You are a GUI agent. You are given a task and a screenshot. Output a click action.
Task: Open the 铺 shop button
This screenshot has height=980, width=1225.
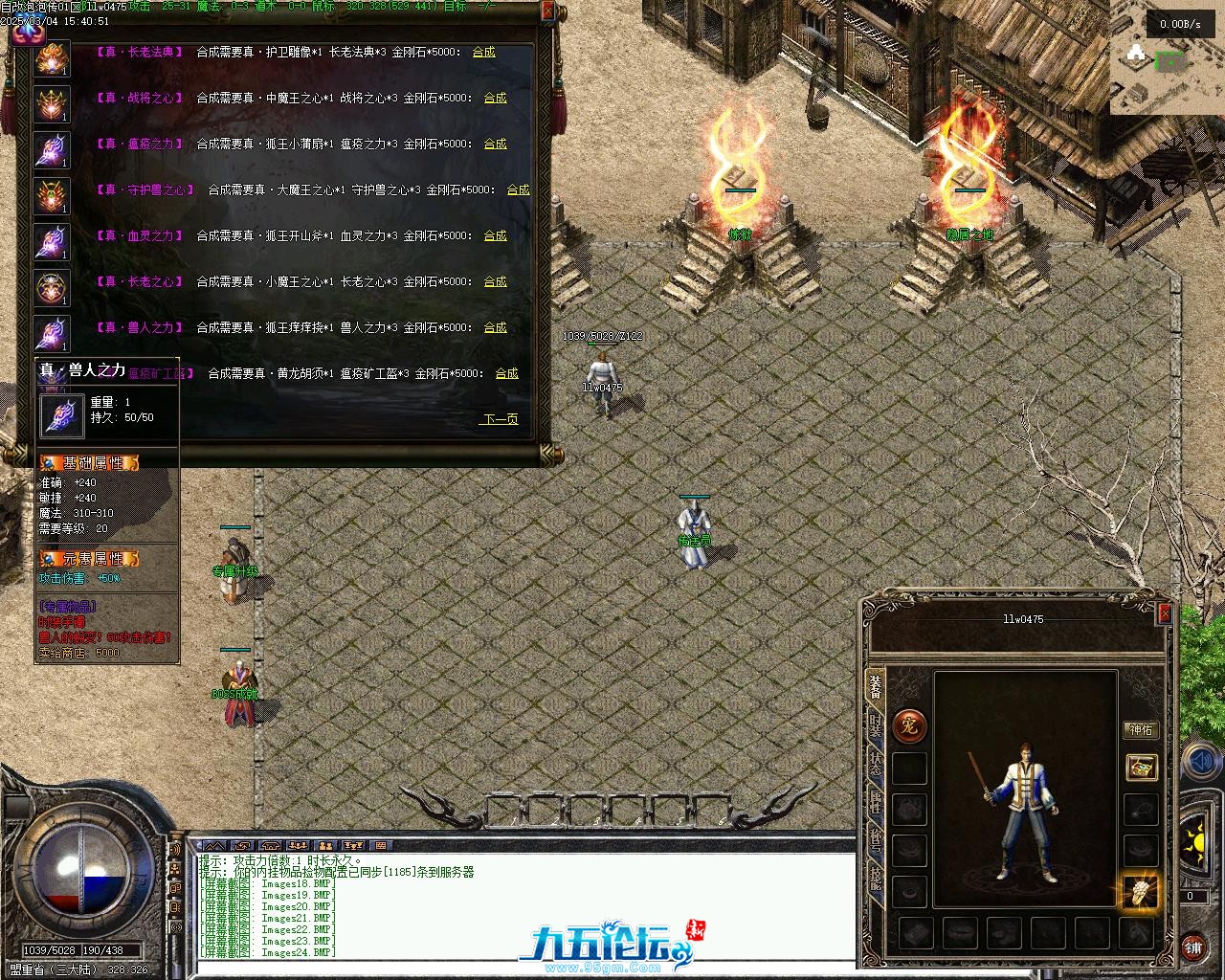point(1192,947)
